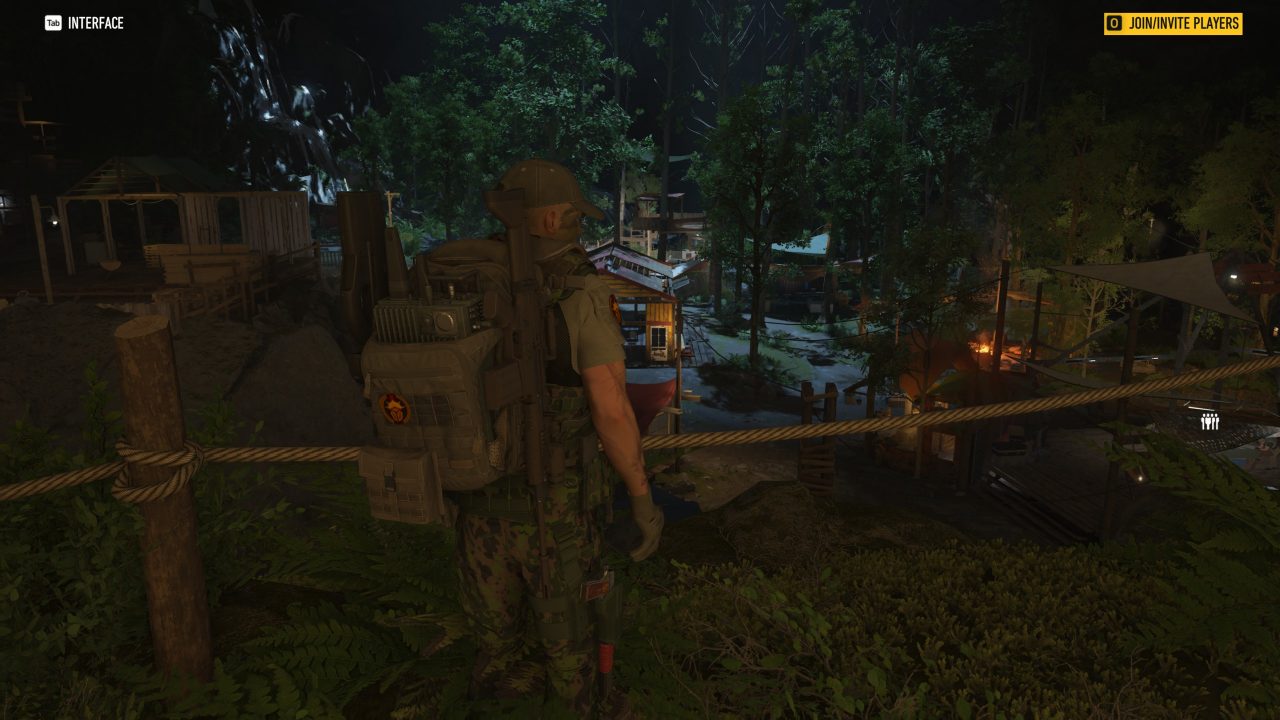Click Join/Invite Players button

pyautogui.click(x=1173, y=23)
